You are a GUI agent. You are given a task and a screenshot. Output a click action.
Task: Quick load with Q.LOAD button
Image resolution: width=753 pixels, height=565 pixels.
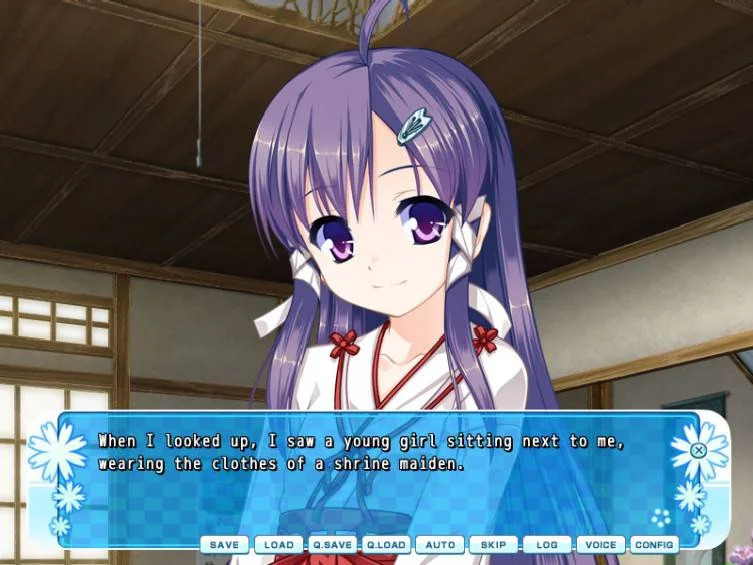tap(386, 545)
